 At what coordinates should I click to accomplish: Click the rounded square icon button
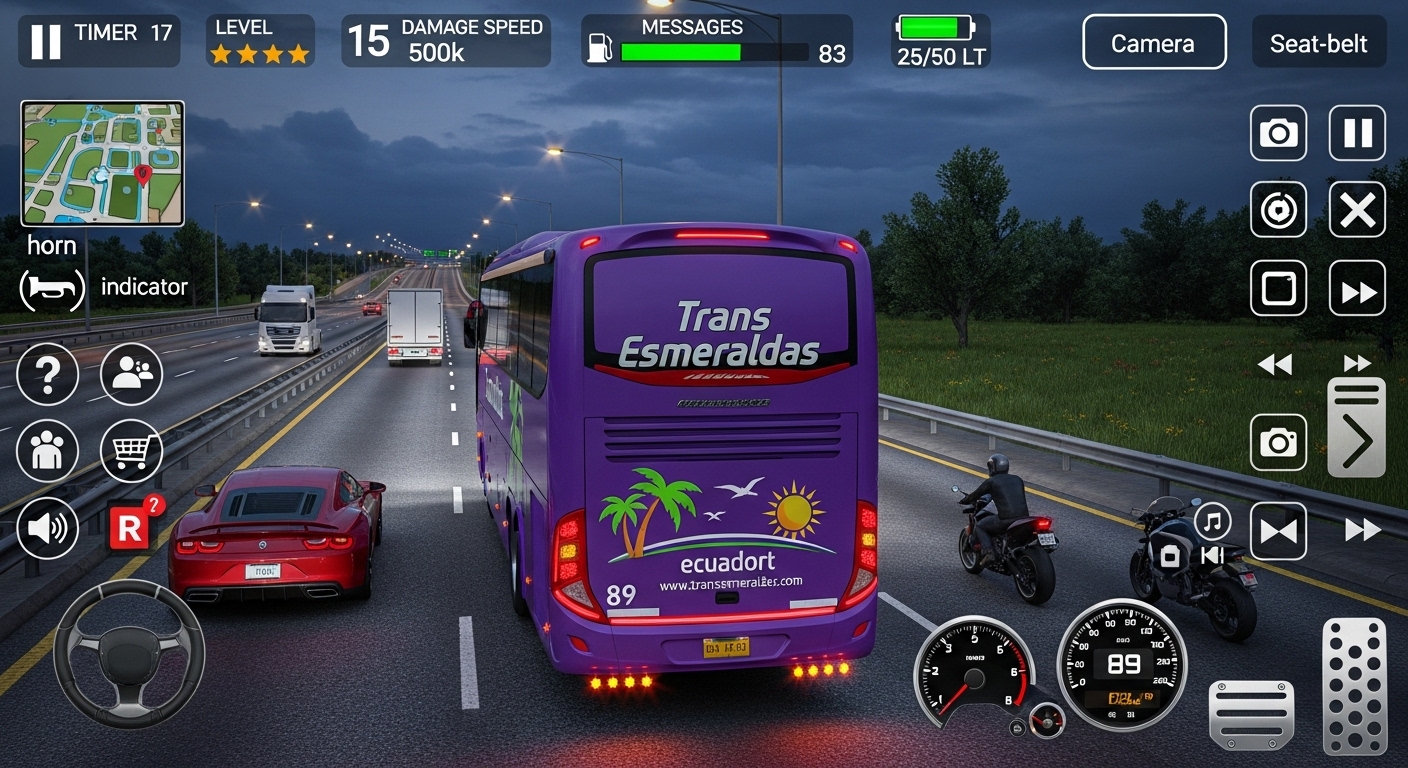tap(1278, 289)
